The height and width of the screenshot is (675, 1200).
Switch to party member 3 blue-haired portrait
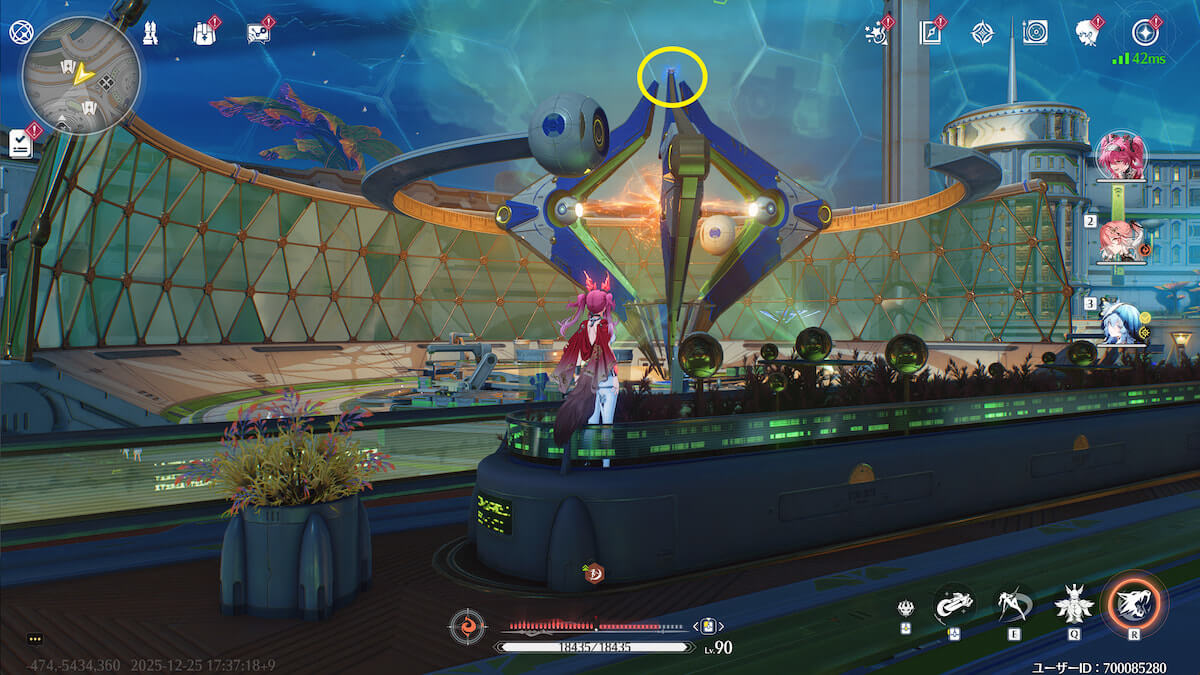click(x=1121, y=322)
